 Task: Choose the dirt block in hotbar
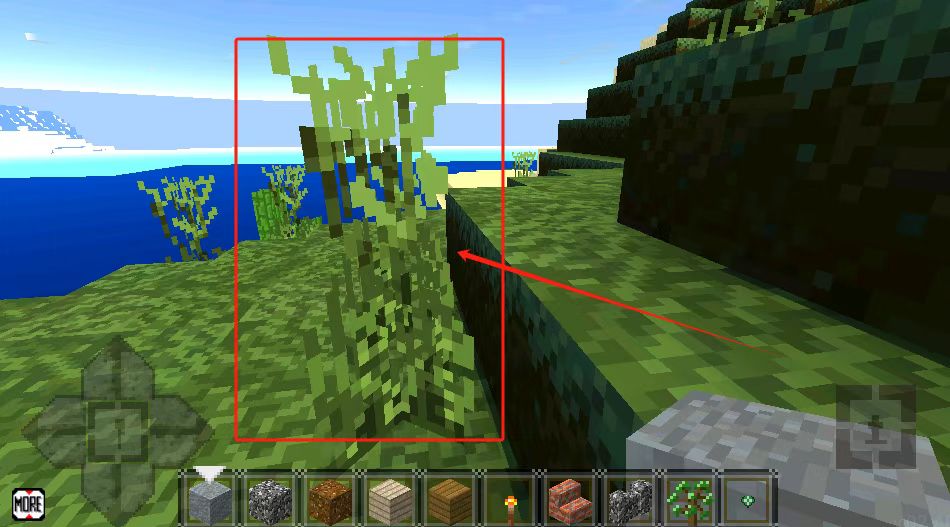click(x=328, y=498)
